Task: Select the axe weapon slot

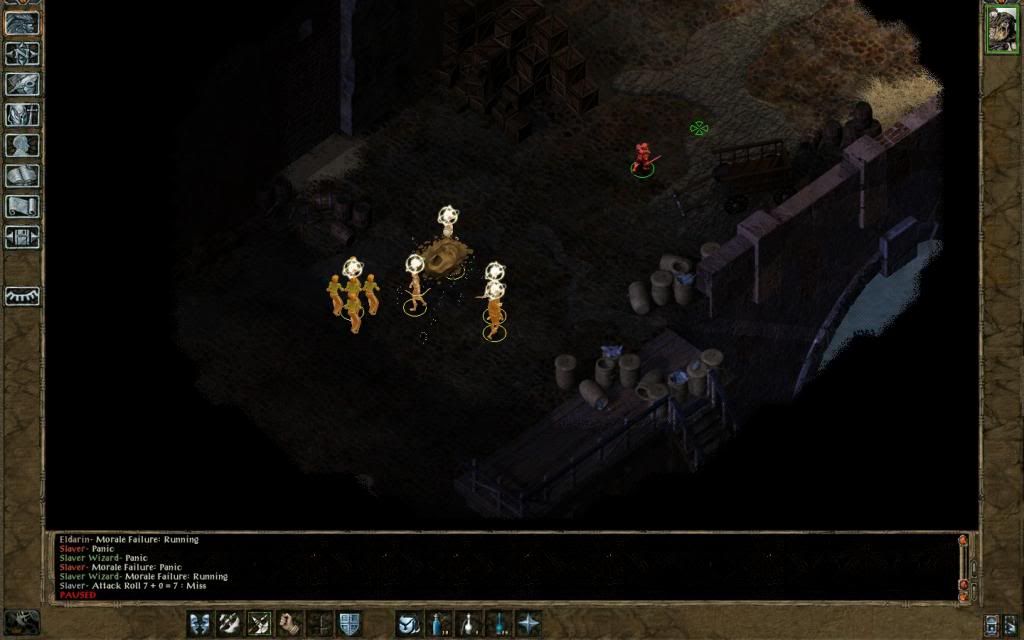Action: (x=230, y=623)
